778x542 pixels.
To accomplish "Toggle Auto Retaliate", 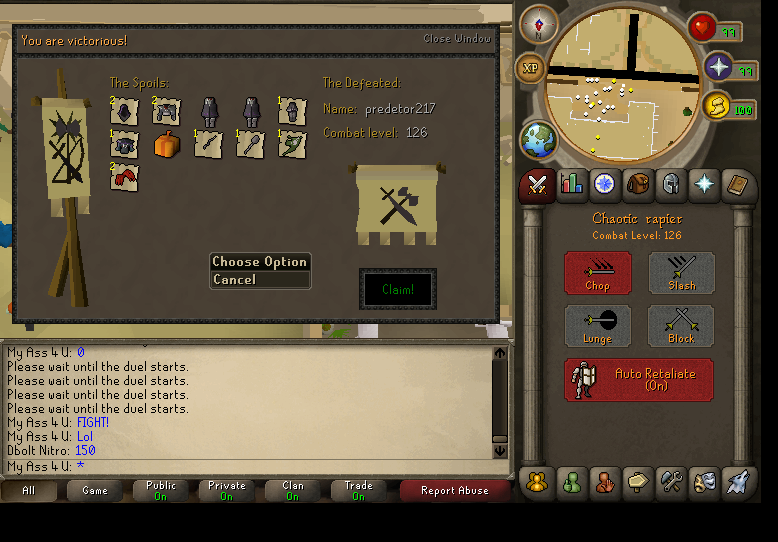I will (639, 380).
